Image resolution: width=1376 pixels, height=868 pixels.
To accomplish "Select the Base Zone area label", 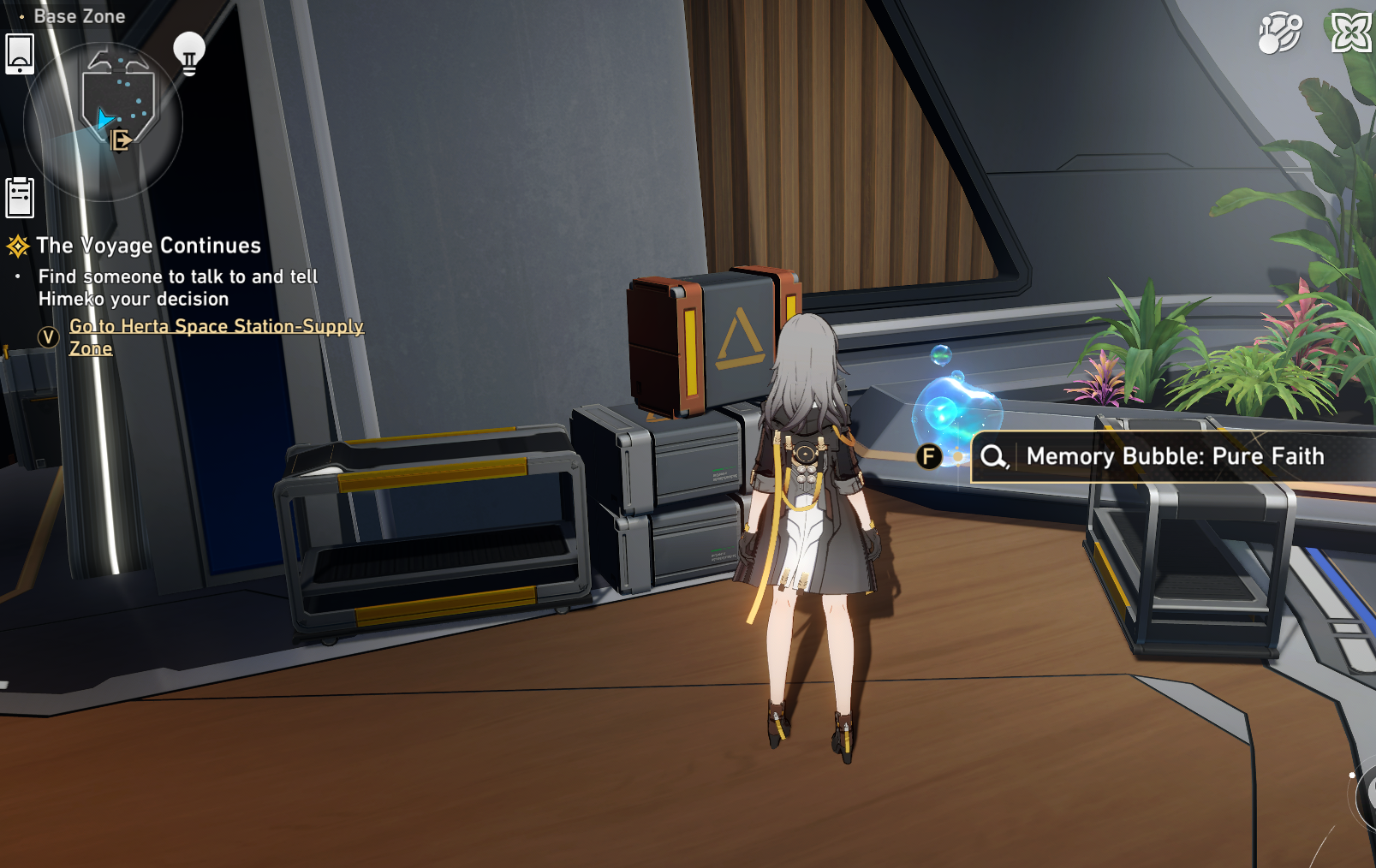I will point(80,15).
